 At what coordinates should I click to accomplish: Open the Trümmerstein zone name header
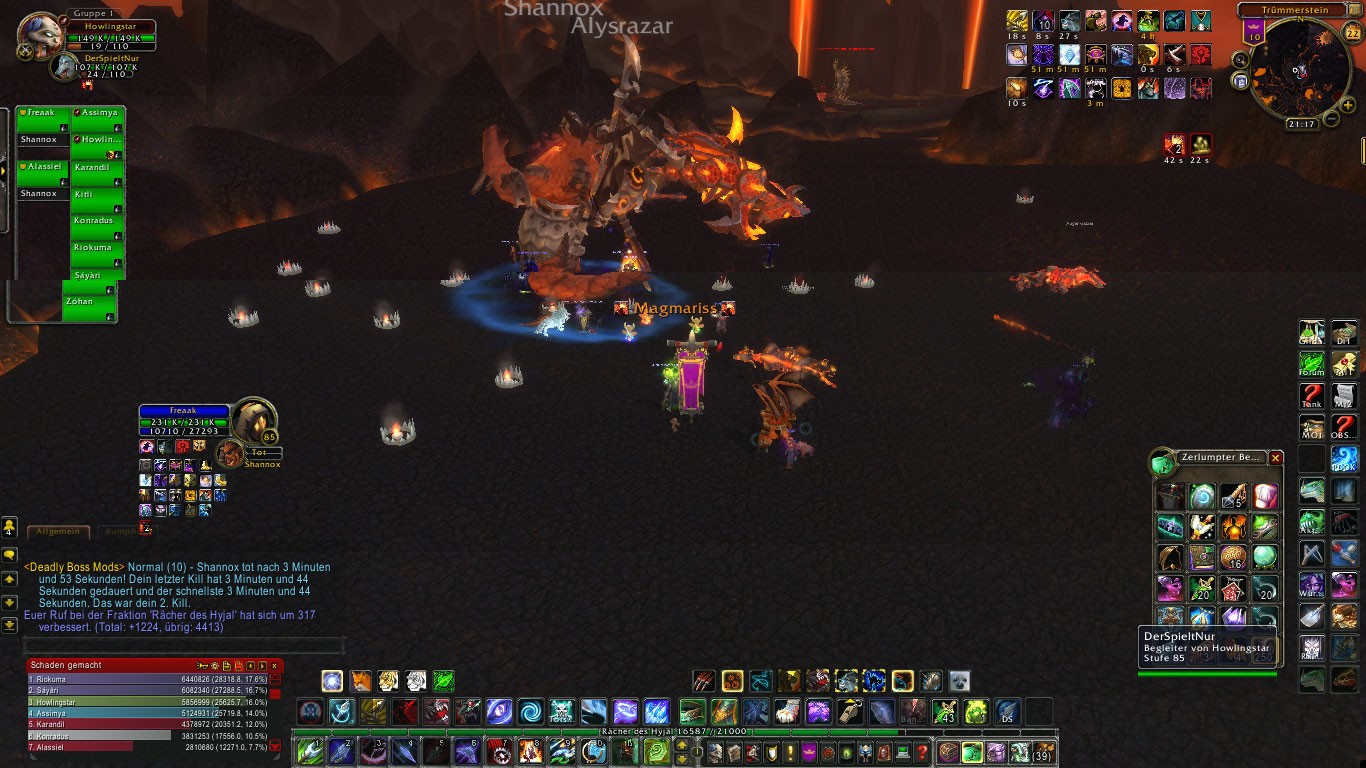pos(1297,10)
